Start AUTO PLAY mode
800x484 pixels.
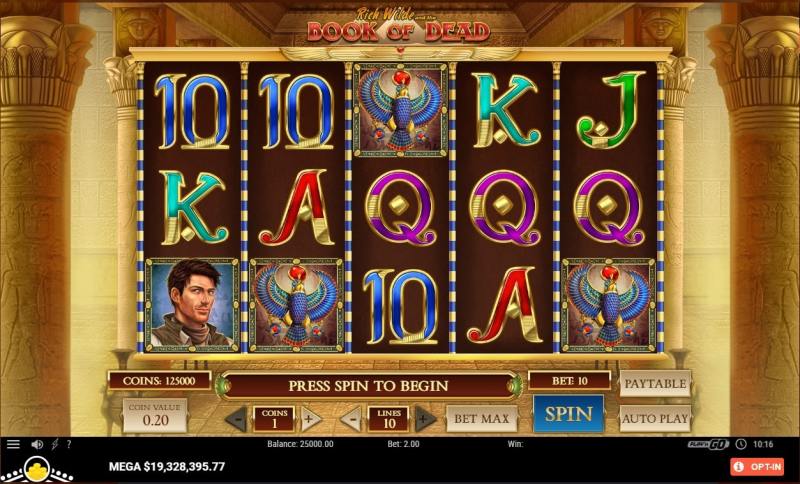pyautogui.click(x=655, y=418)
